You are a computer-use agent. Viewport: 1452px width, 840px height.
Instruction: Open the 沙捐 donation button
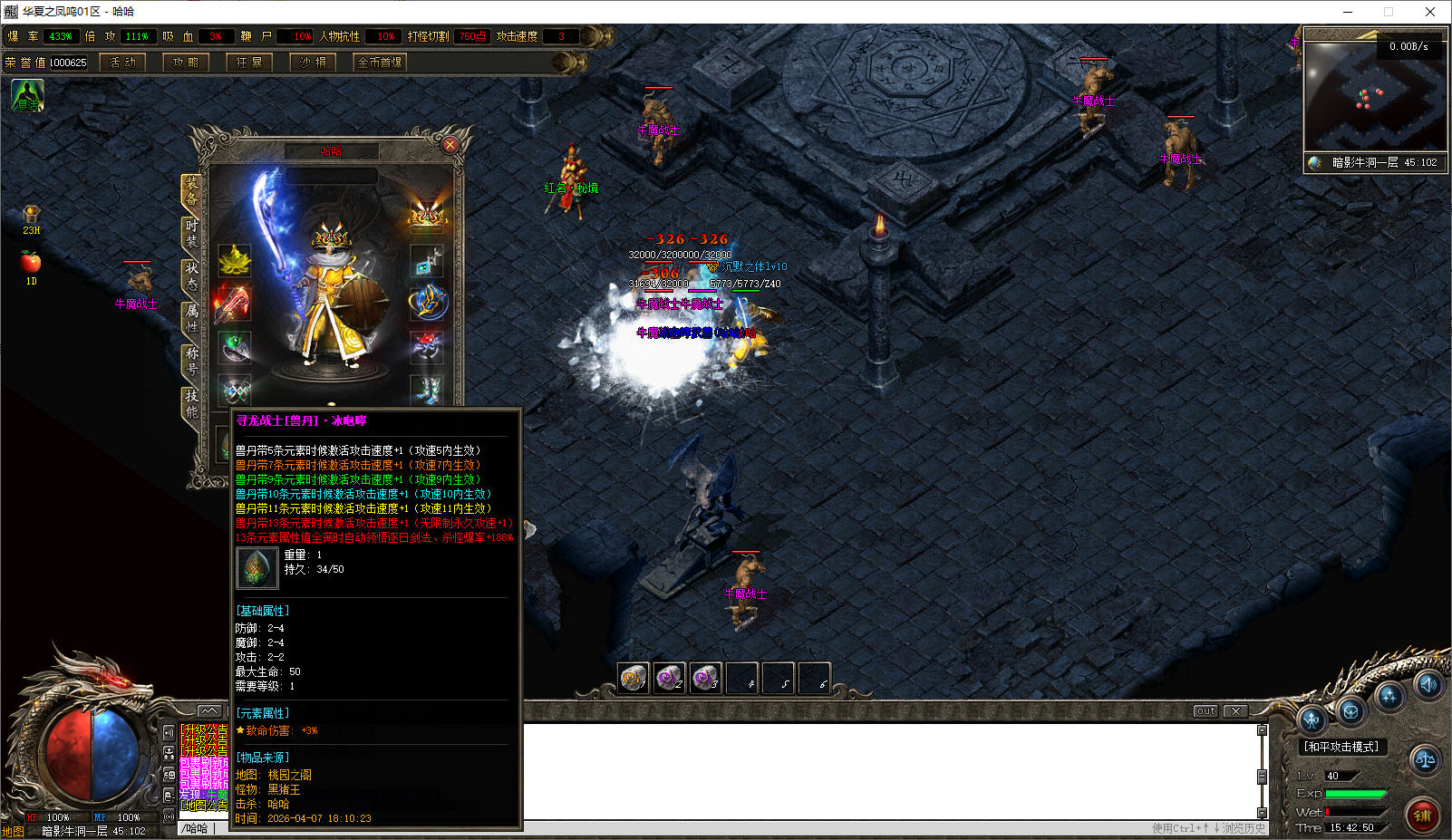[x=313, y=63]
